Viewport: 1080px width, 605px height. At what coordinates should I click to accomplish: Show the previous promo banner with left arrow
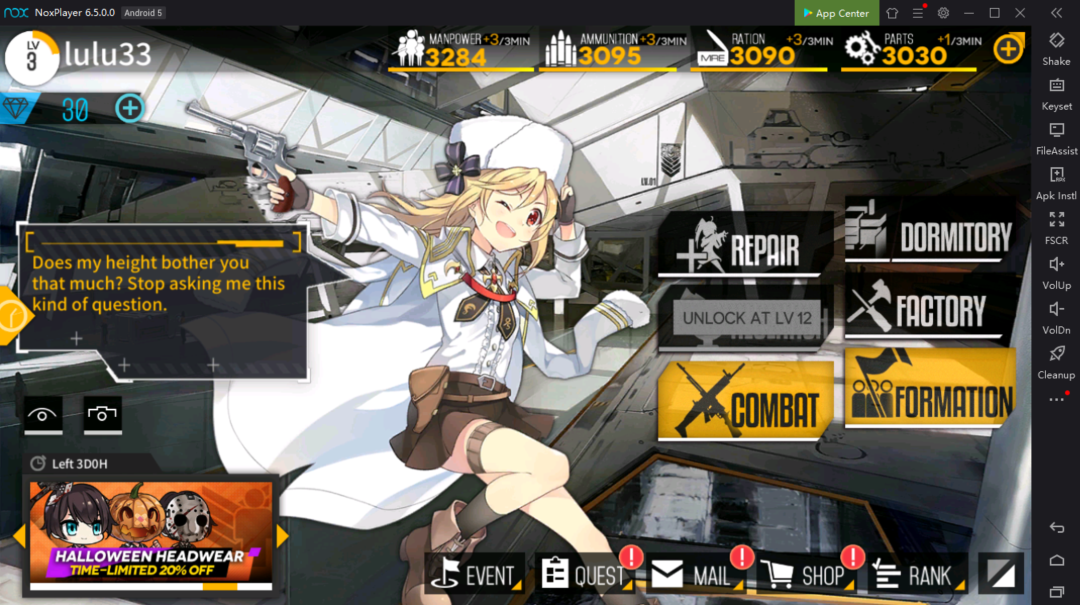tap(18, 536)
